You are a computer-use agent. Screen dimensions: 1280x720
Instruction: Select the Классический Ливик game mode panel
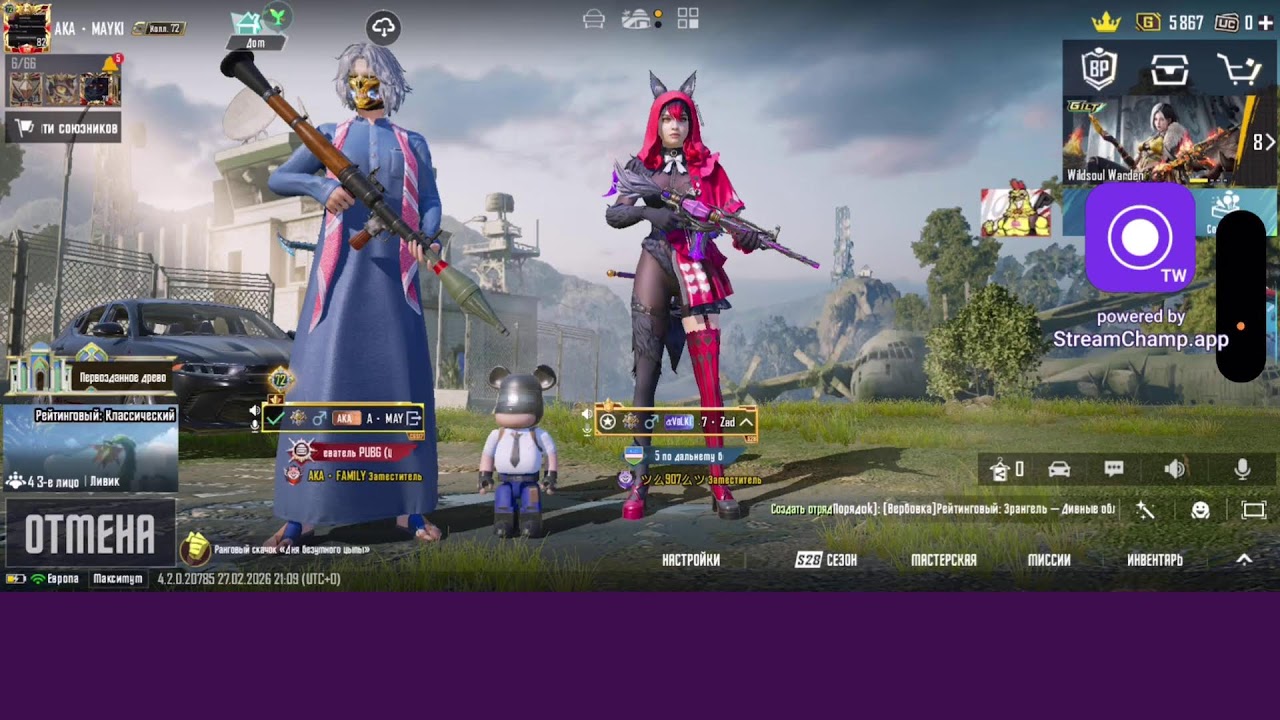[91, 448]
